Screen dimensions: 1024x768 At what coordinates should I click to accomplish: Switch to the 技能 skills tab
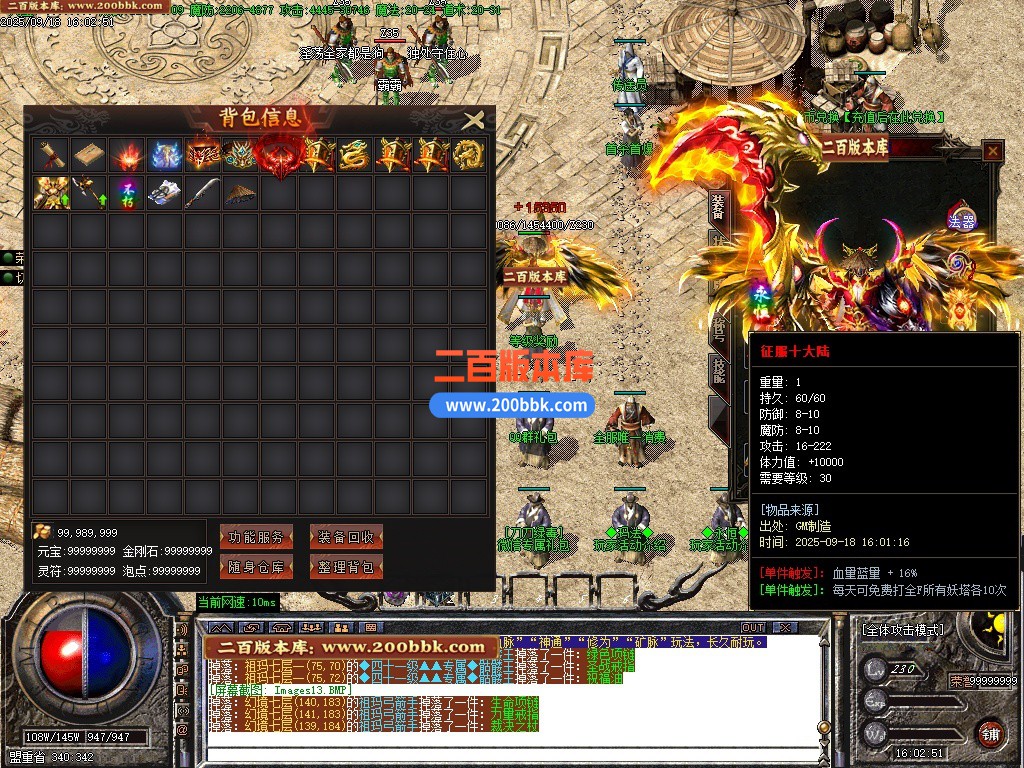[x=718, y=369]
